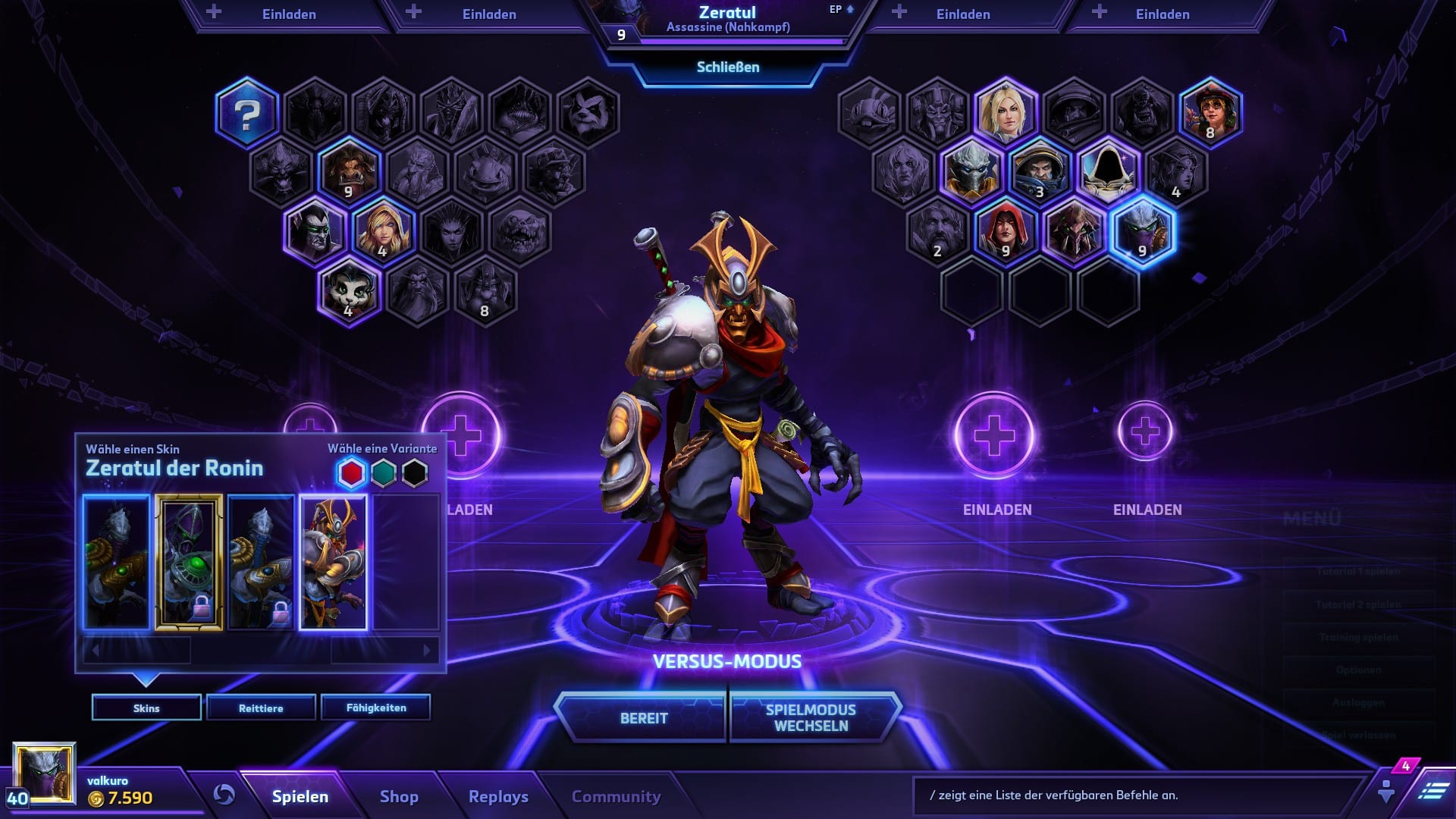
Task: Show the Fähigkeiten tab
Action: 376,708
